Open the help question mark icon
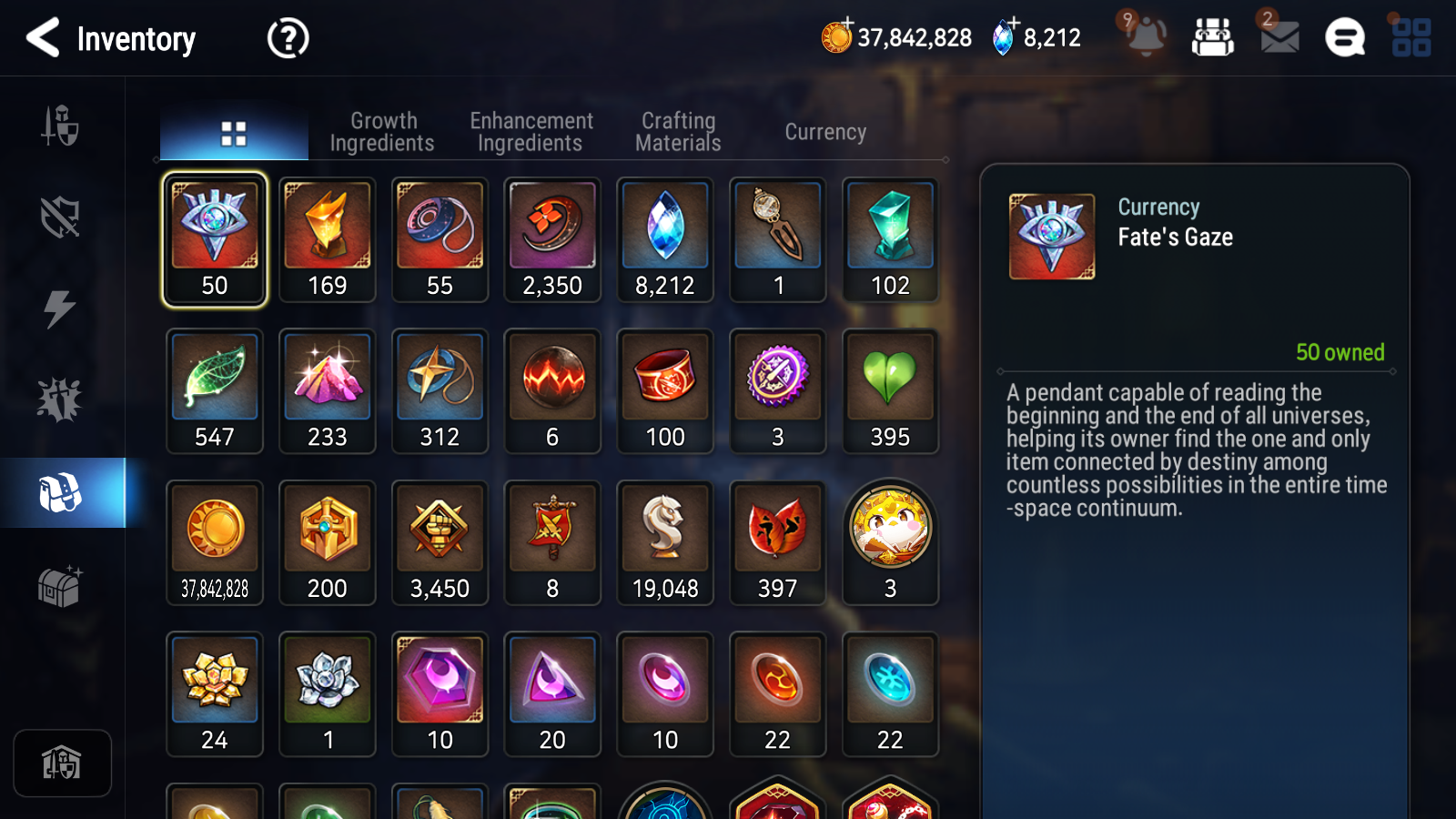This screenshot has width=1456, height=819. pos(287,37)
